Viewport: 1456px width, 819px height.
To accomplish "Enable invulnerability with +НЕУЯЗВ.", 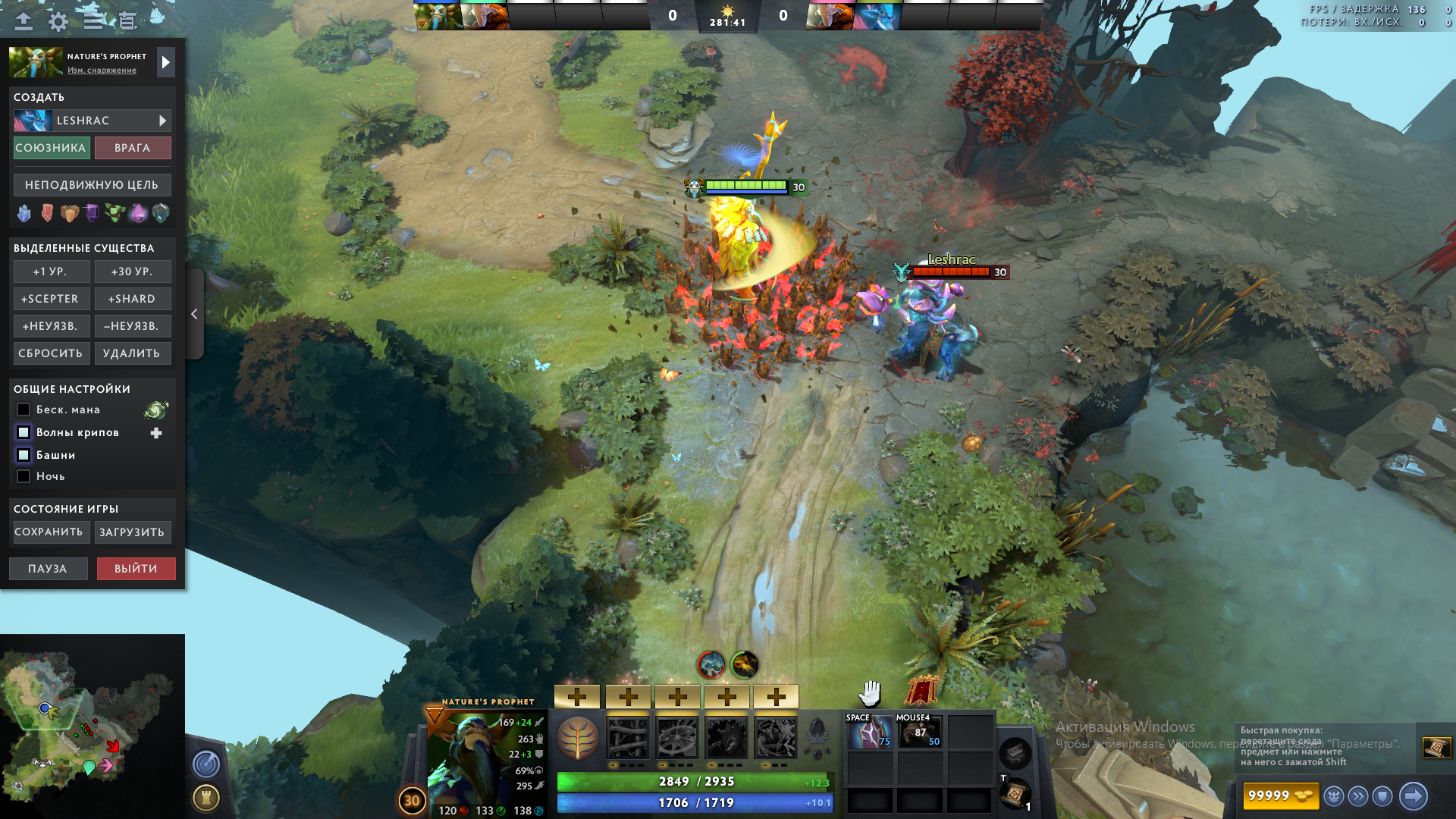I will [x=52, y=326].
